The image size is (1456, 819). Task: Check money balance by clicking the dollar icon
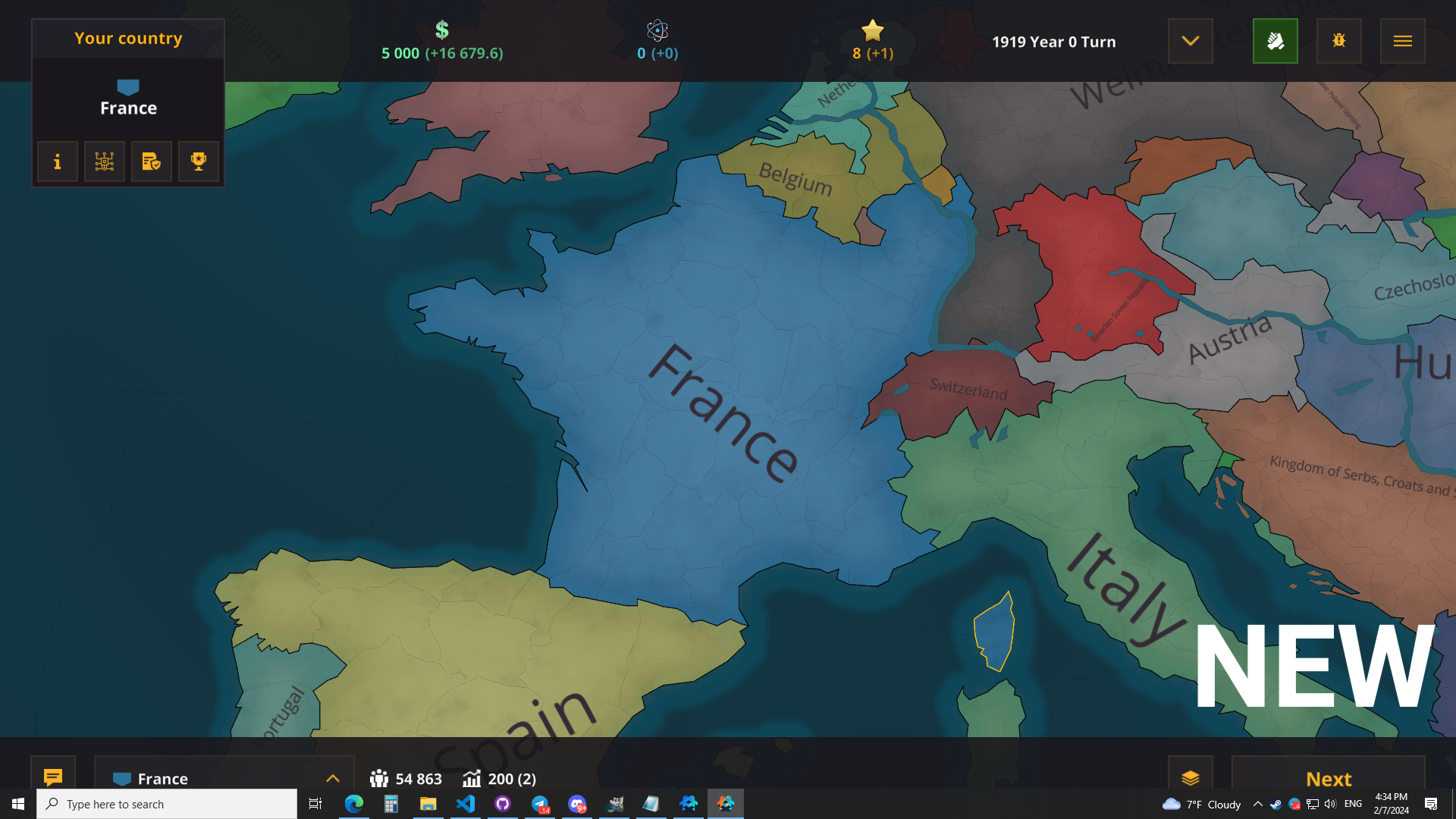pyautogui.click(x=441, y=30)
